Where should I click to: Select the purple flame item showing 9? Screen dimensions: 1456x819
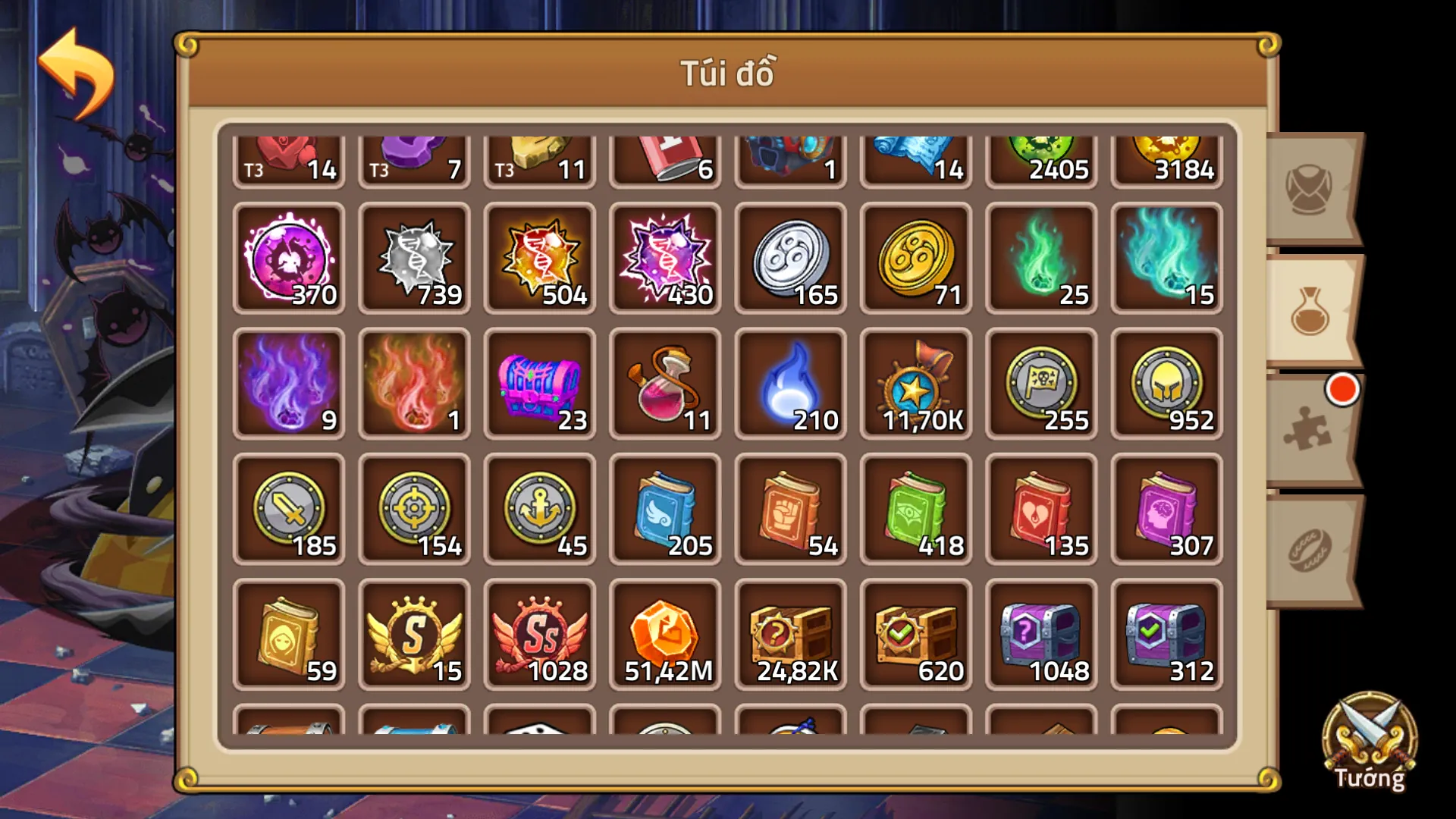tap(289, 385)
